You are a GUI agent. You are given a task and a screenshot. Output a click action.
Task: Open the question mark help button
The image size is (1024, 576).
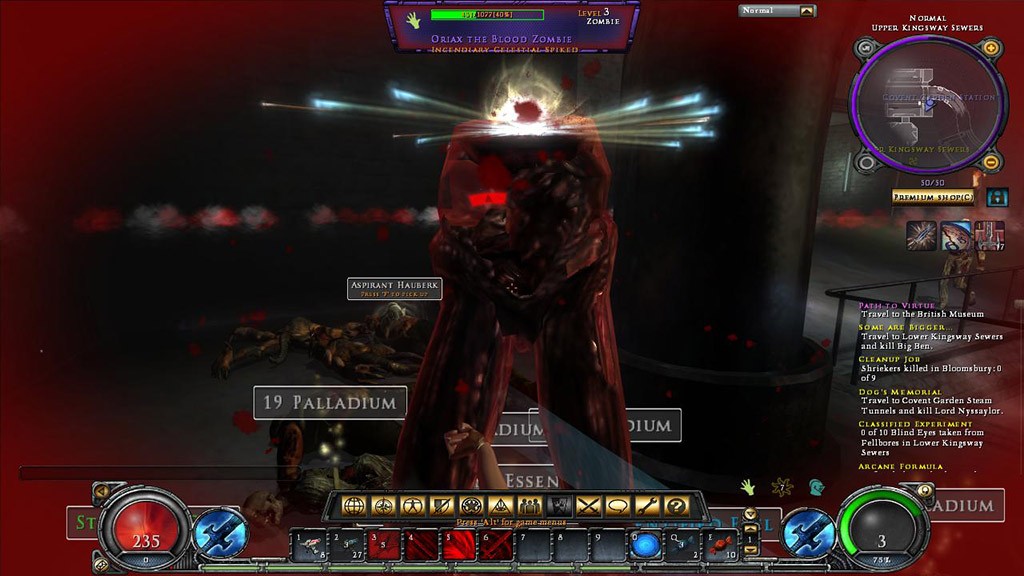(676, 506)
